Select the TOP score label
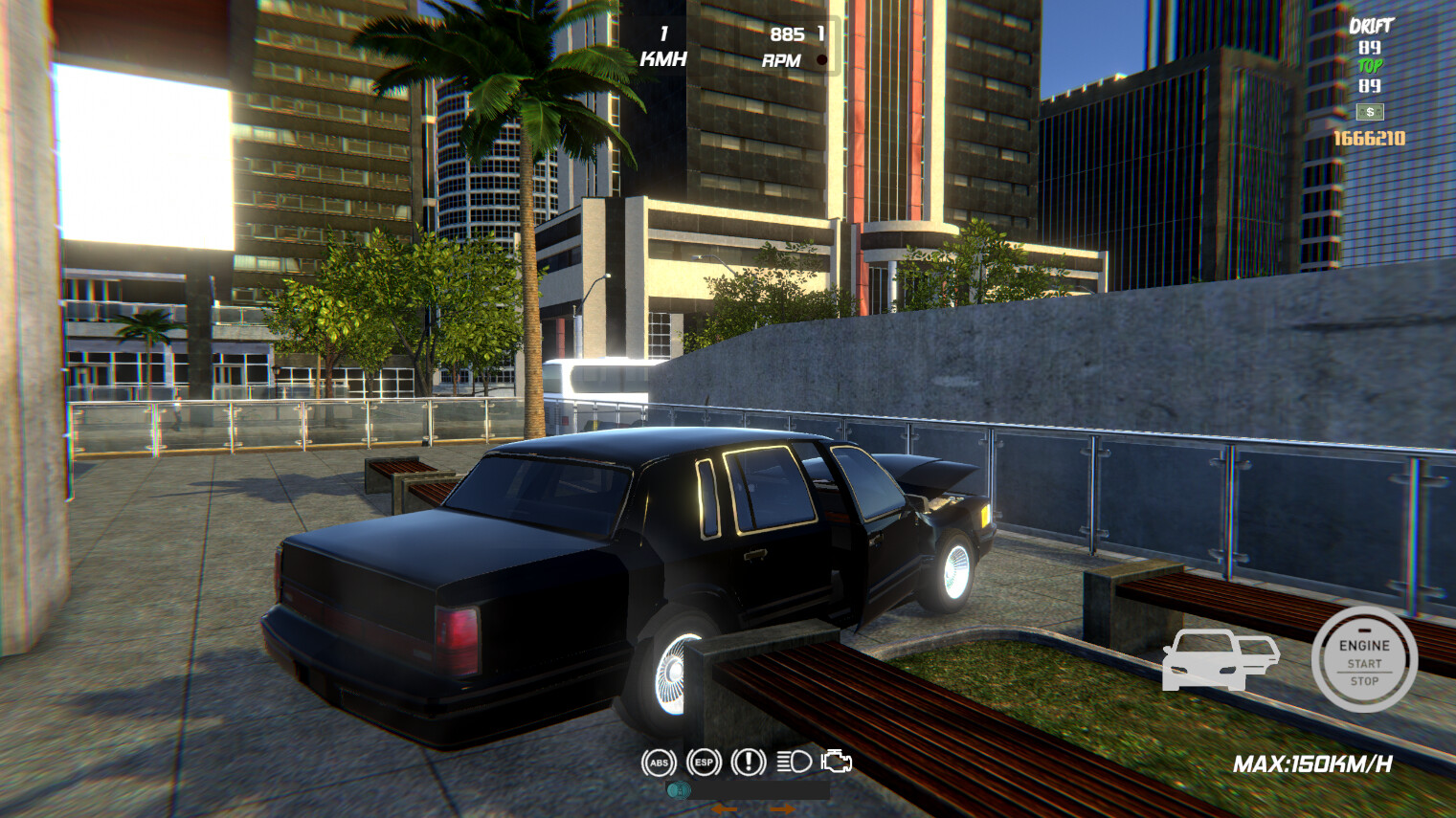The height and width of the screenshot is (818, 1456). pyautogui.click(x=1370, y=65)
